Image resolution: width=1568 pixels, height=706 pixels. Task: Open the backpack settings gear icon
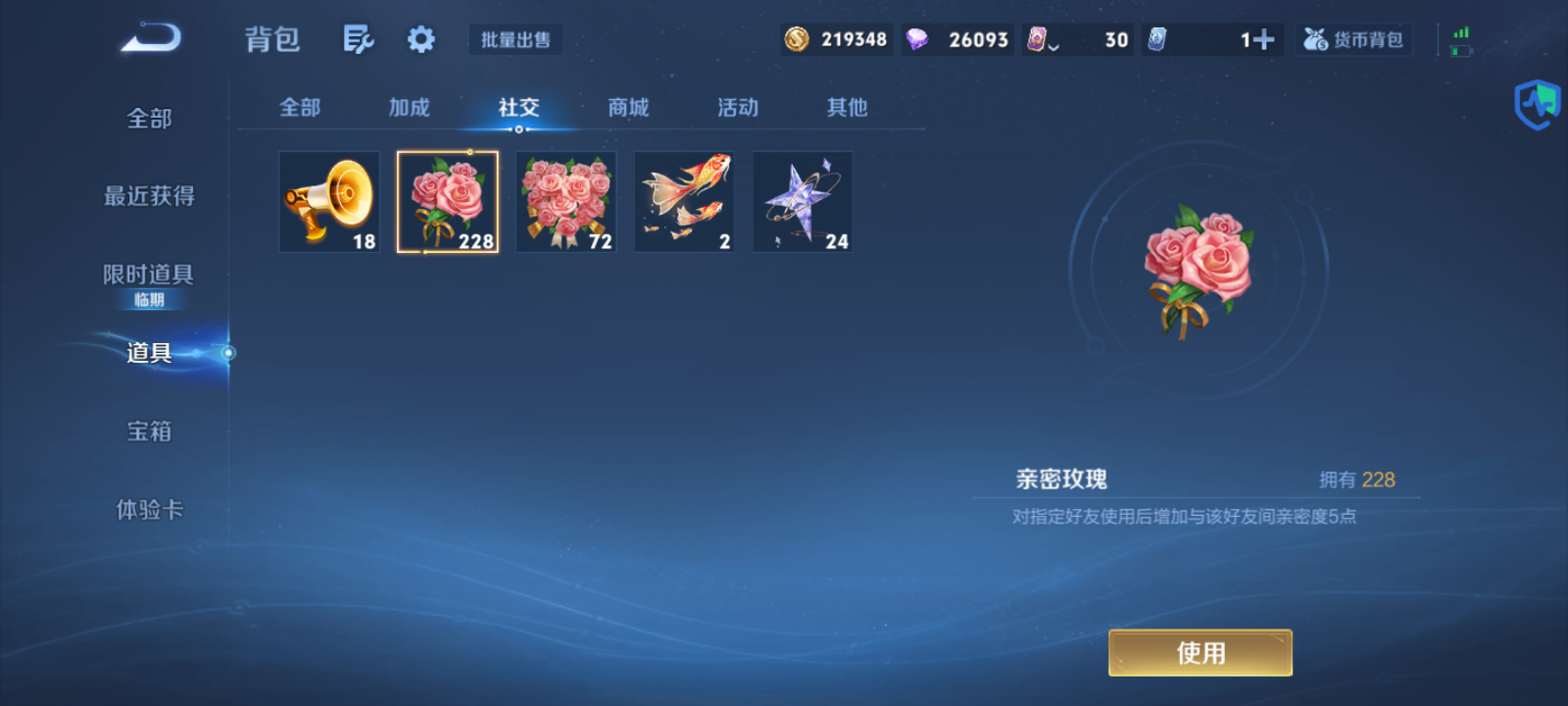coord(421,37)
